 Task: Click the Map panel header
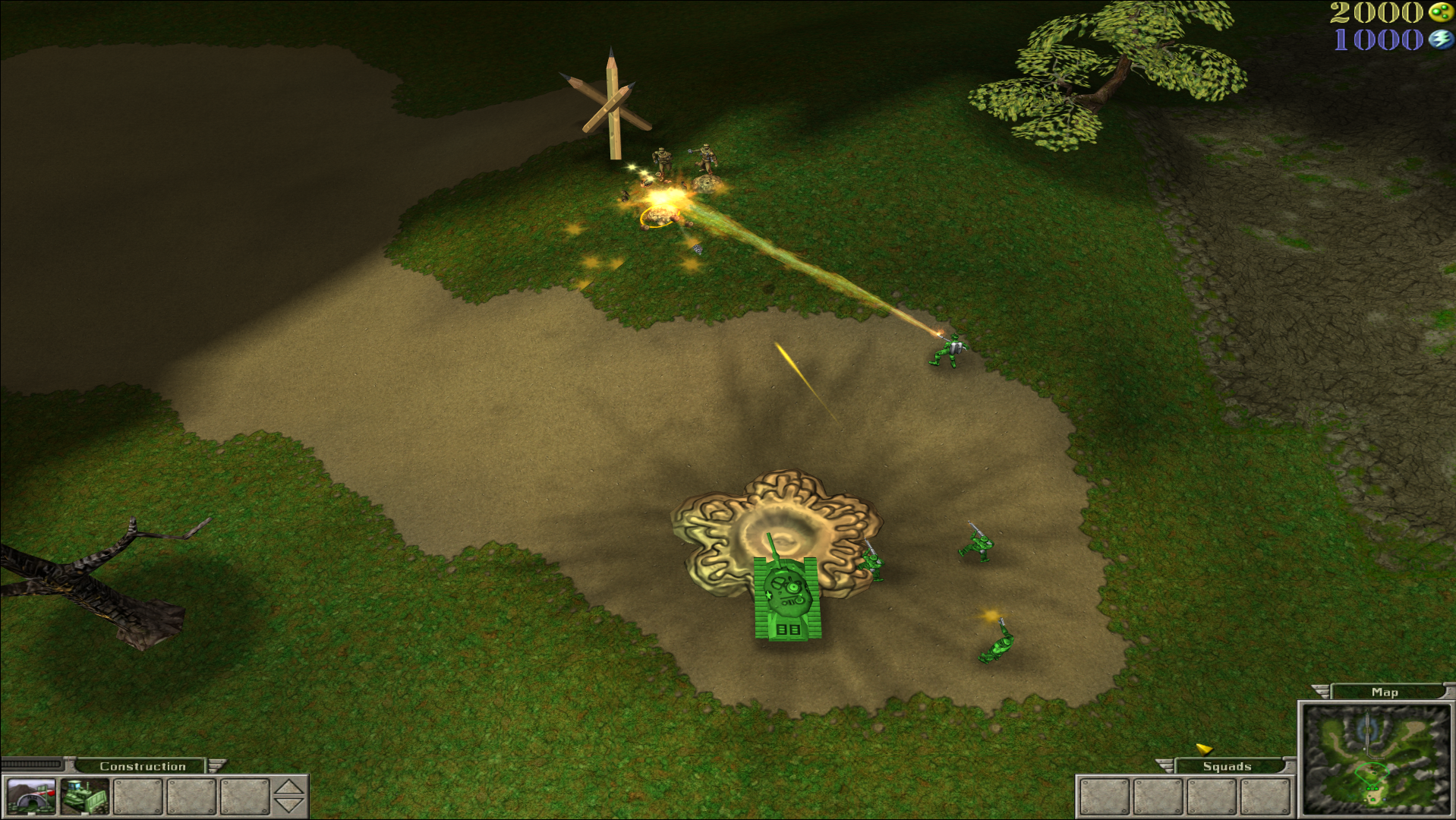pyautogui.click(x=1384, y=692)
